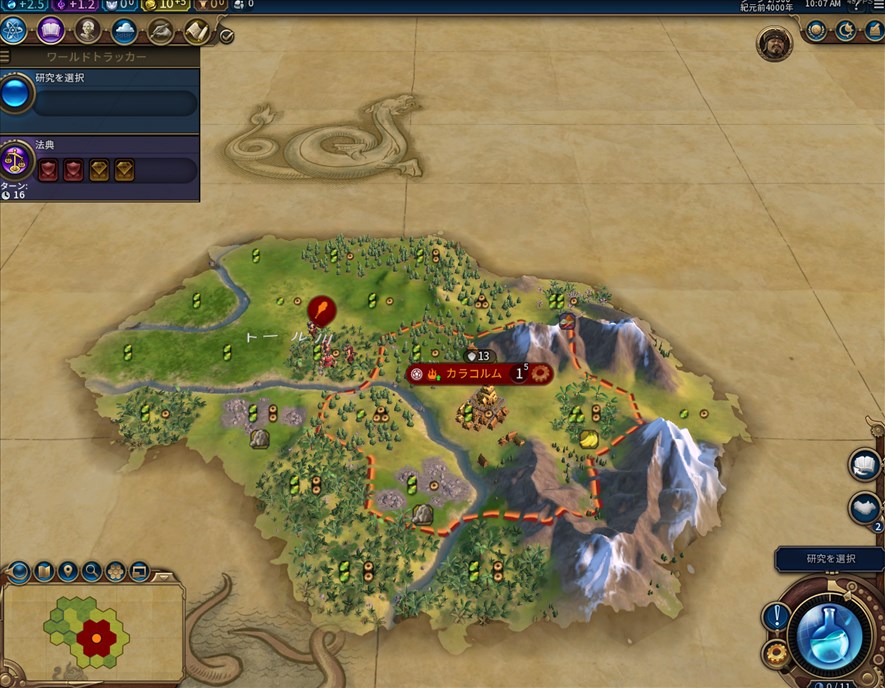The width and height of the screenshot is (885, 688).
Task: Open the government quill icon
Action: (160, 31)
